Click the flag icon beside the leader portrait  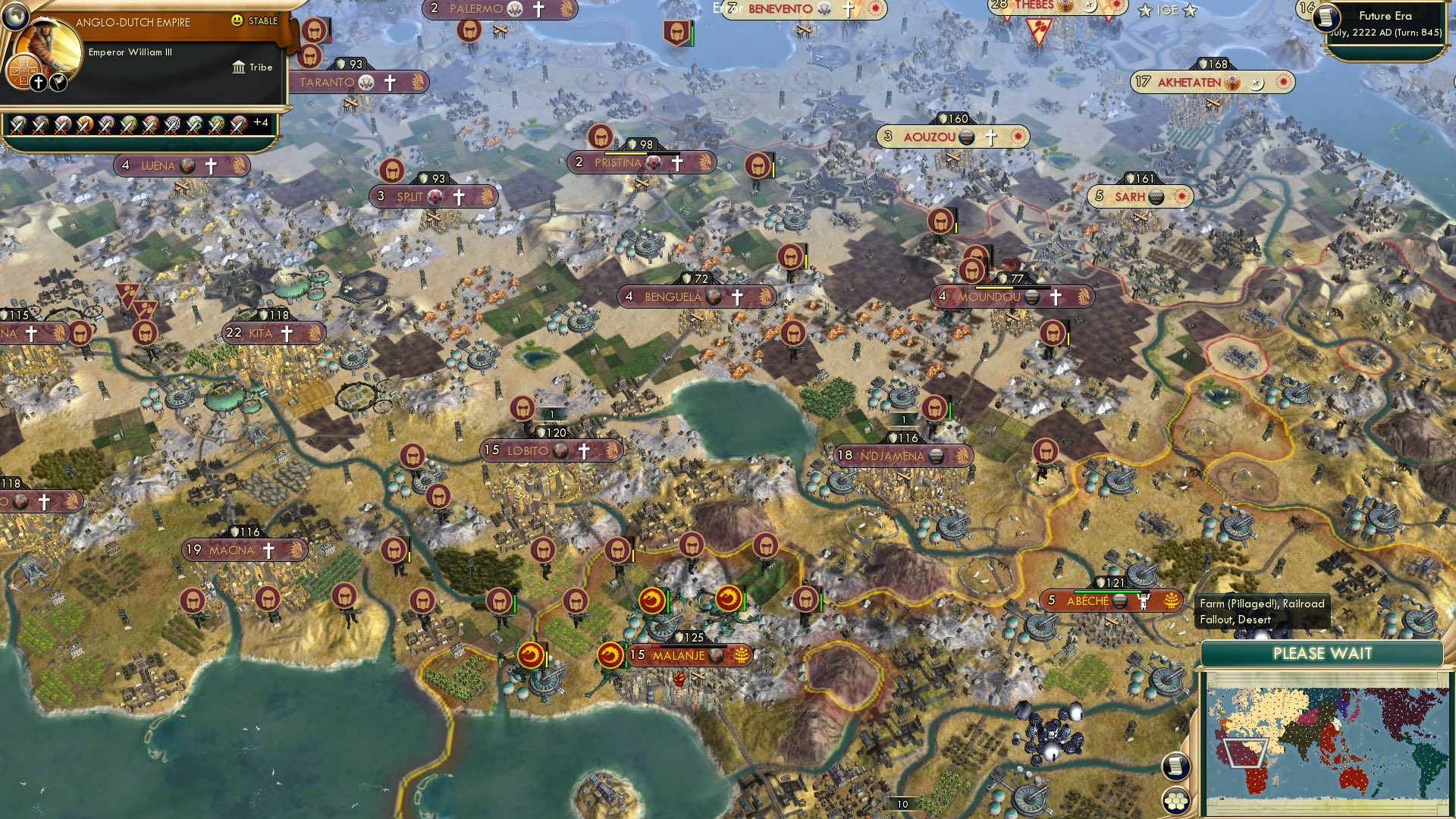tap(58, 81)
